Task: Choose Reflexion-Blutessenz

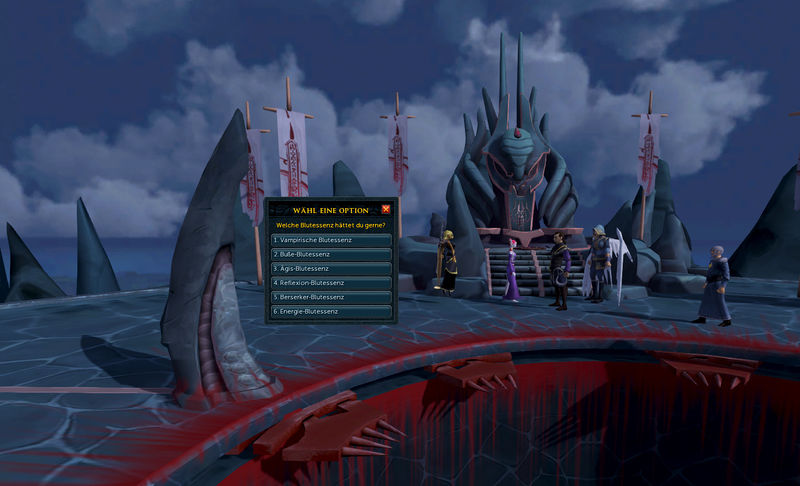Action: (331, 283)
